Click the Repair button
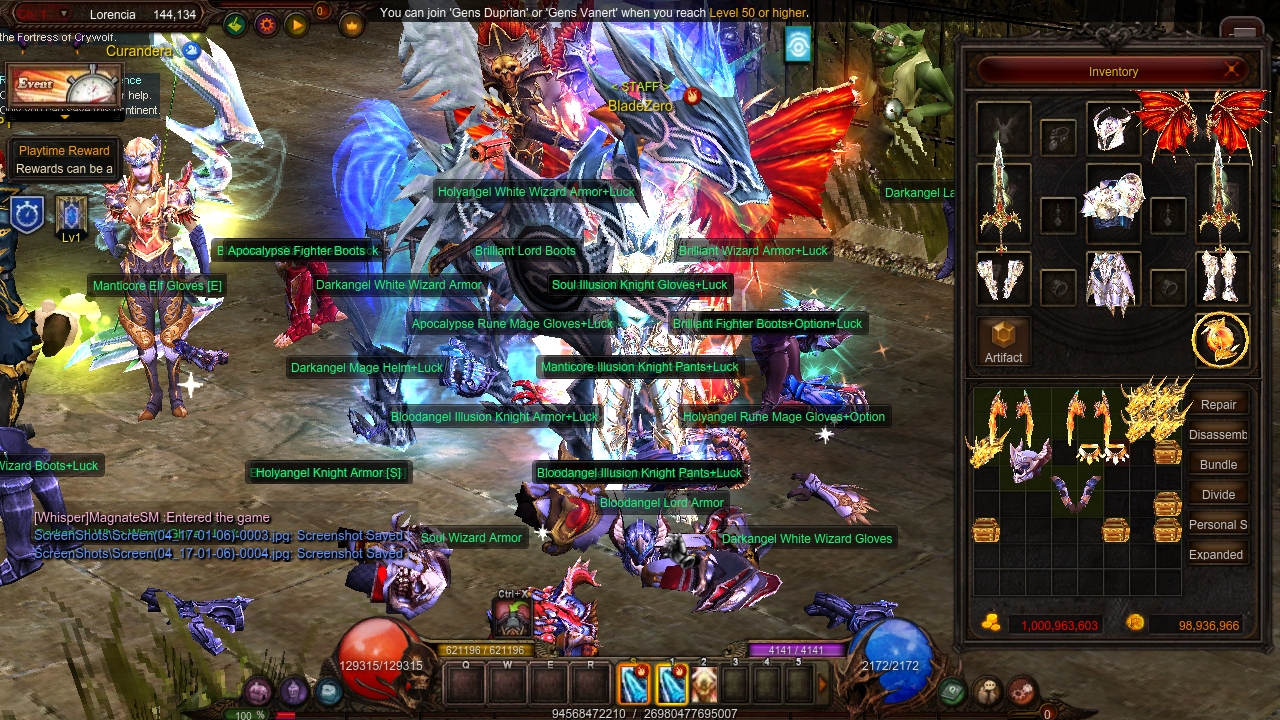1280x720 pixels. click(1218, 405)
